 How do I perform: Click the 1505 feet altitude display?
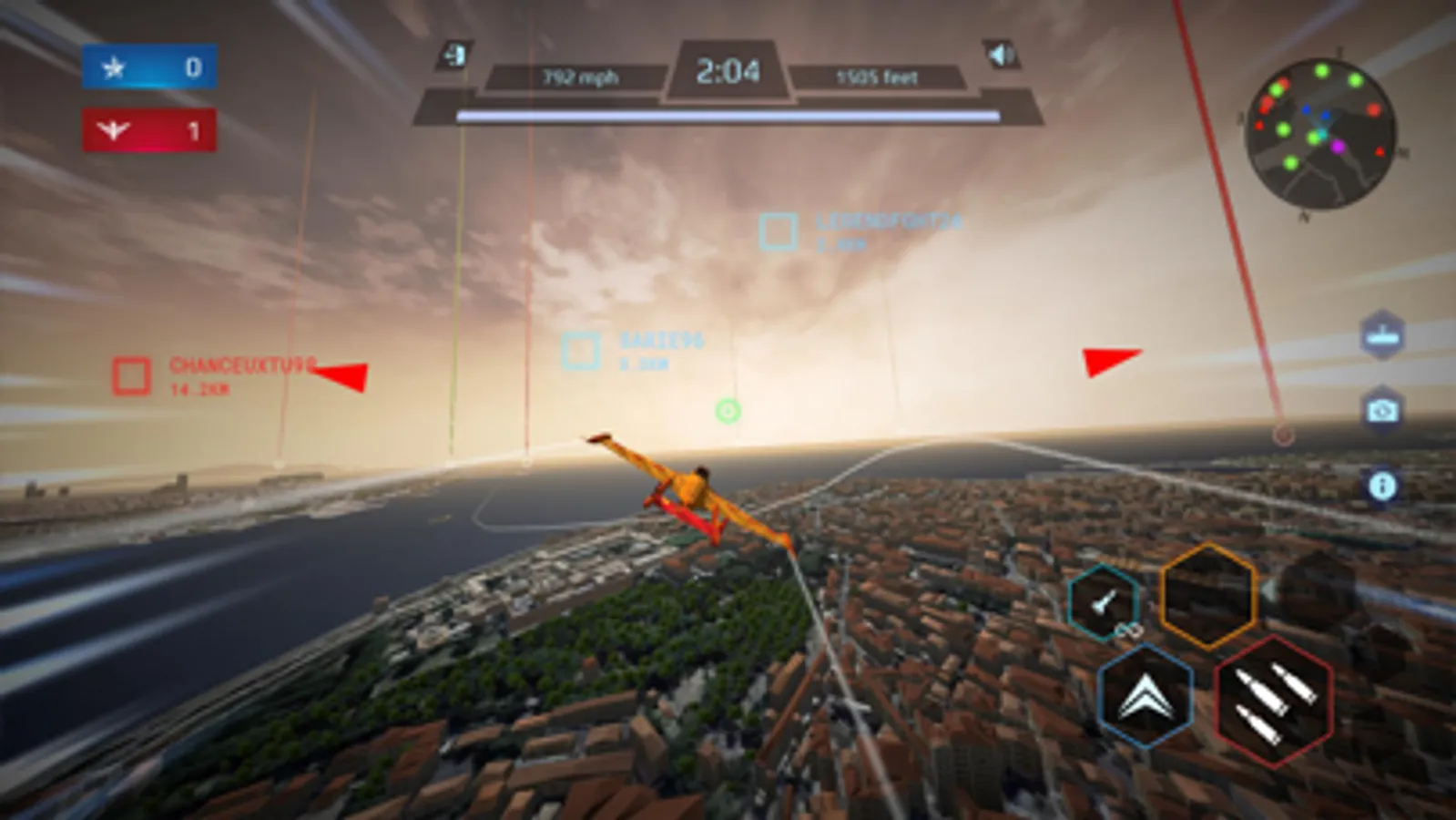[877, 77]
